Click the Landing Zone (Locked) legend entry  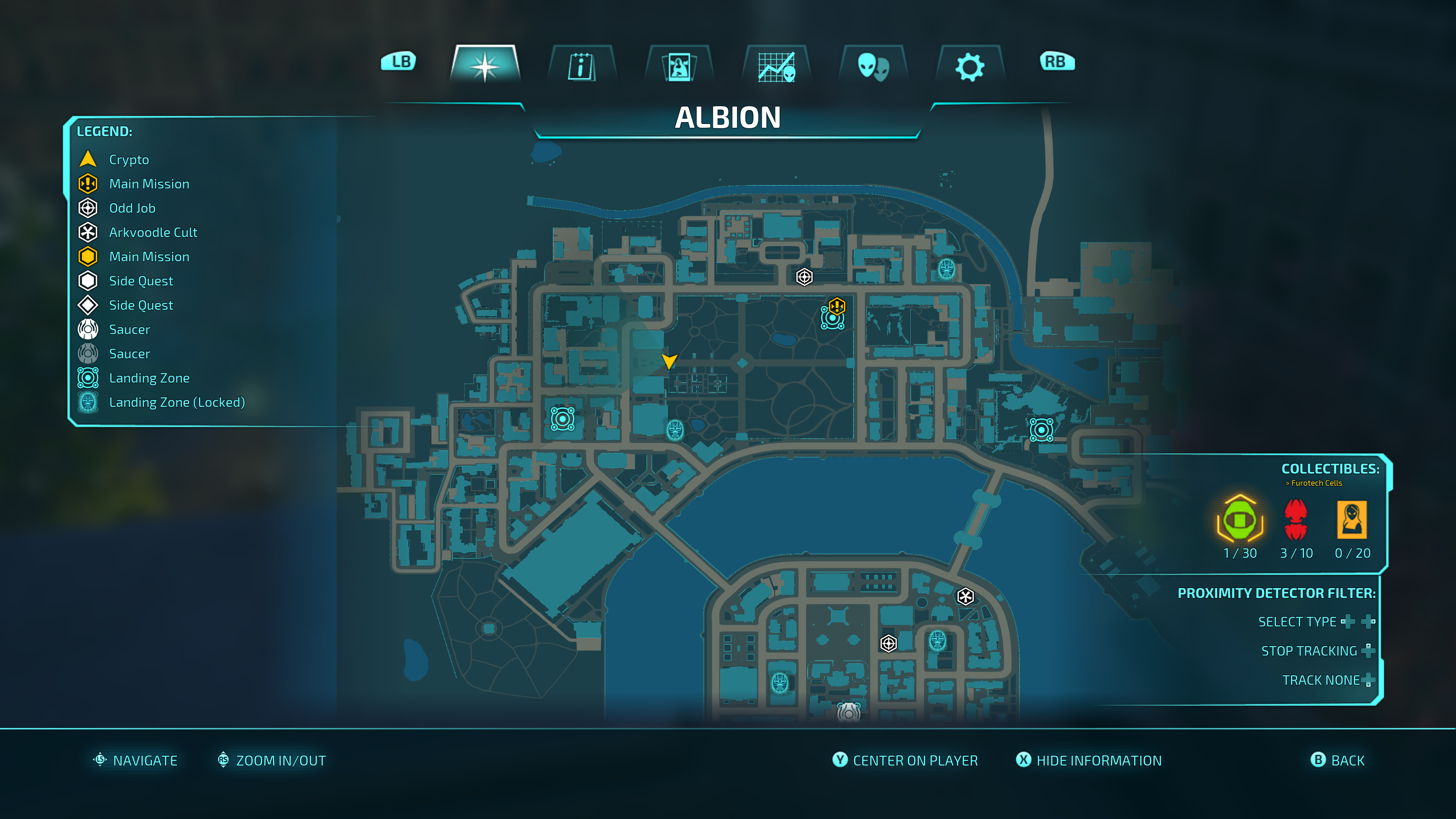coord(176,402)
